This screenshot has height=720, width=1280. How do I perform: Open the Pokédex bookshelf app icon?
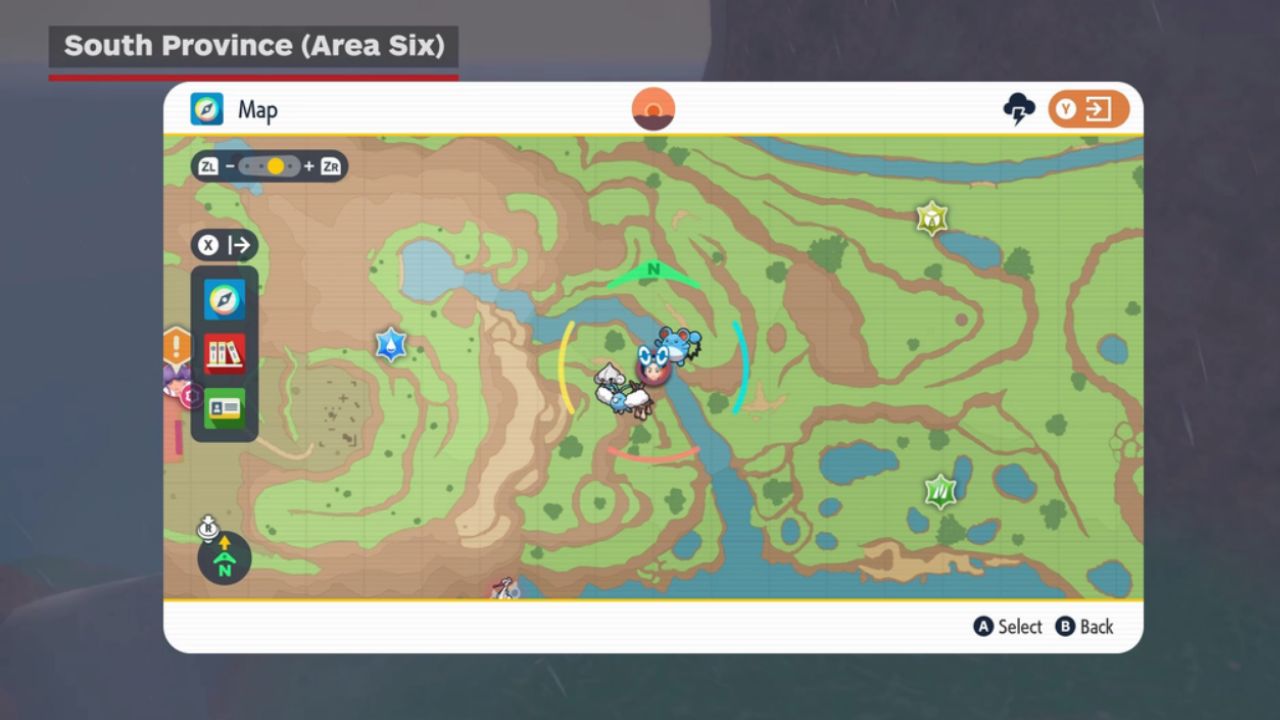pyautogui.click(x=224, y=353)
